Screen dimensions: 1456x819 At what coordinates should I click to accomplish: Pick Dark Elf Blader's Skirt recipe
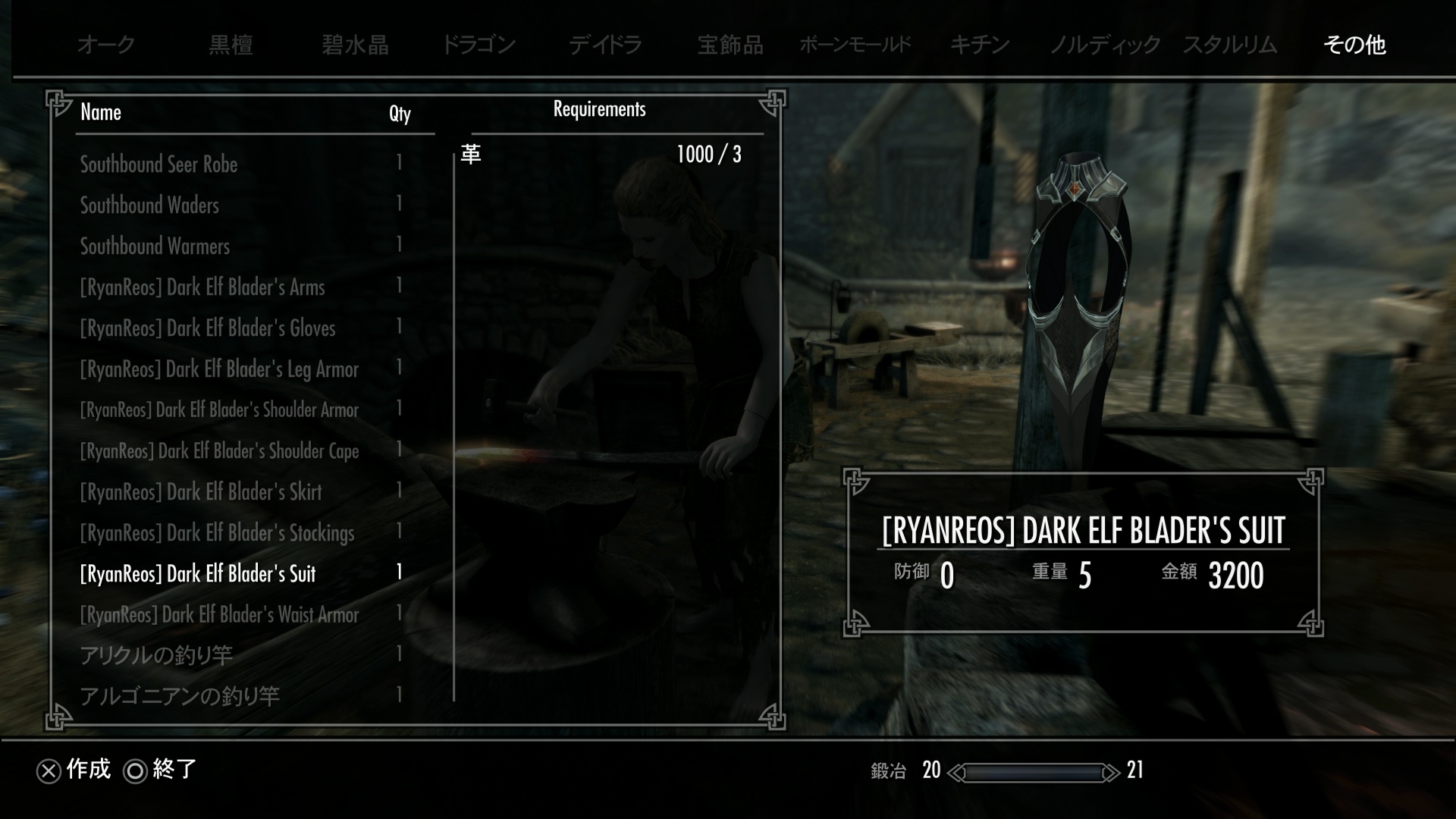(x=201, y=492)
